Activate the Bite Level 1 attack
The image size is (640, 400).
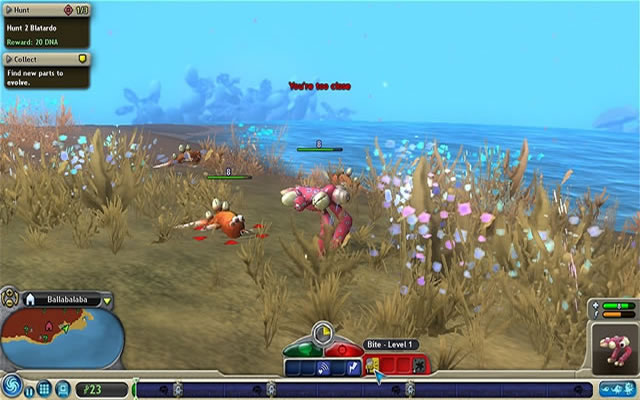(x=372, y=367)
